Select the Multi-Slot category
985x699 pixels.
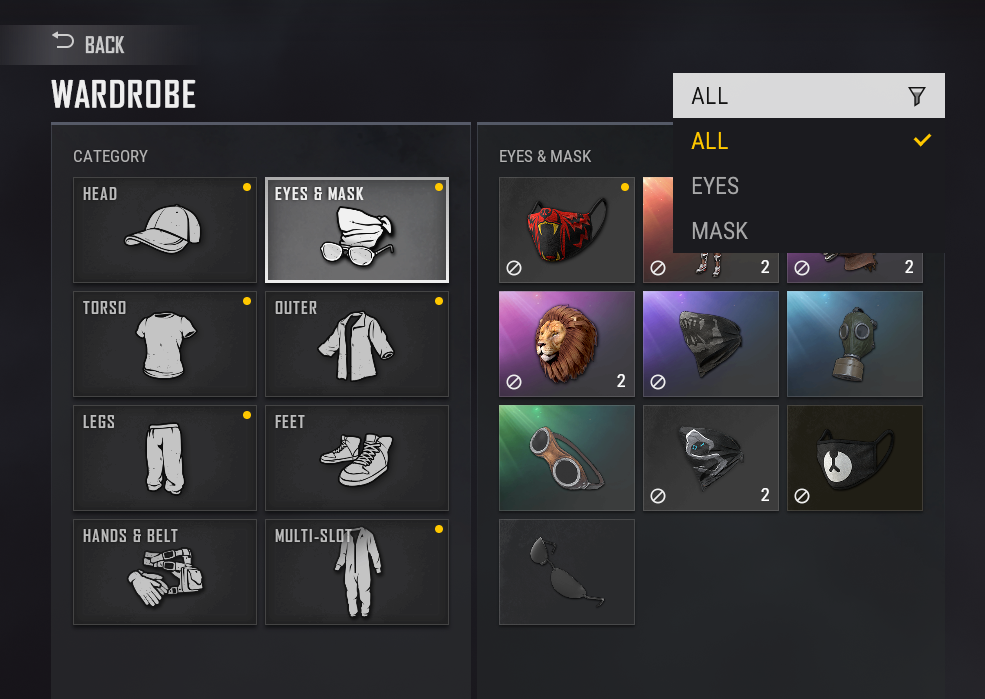click(357, 572)
